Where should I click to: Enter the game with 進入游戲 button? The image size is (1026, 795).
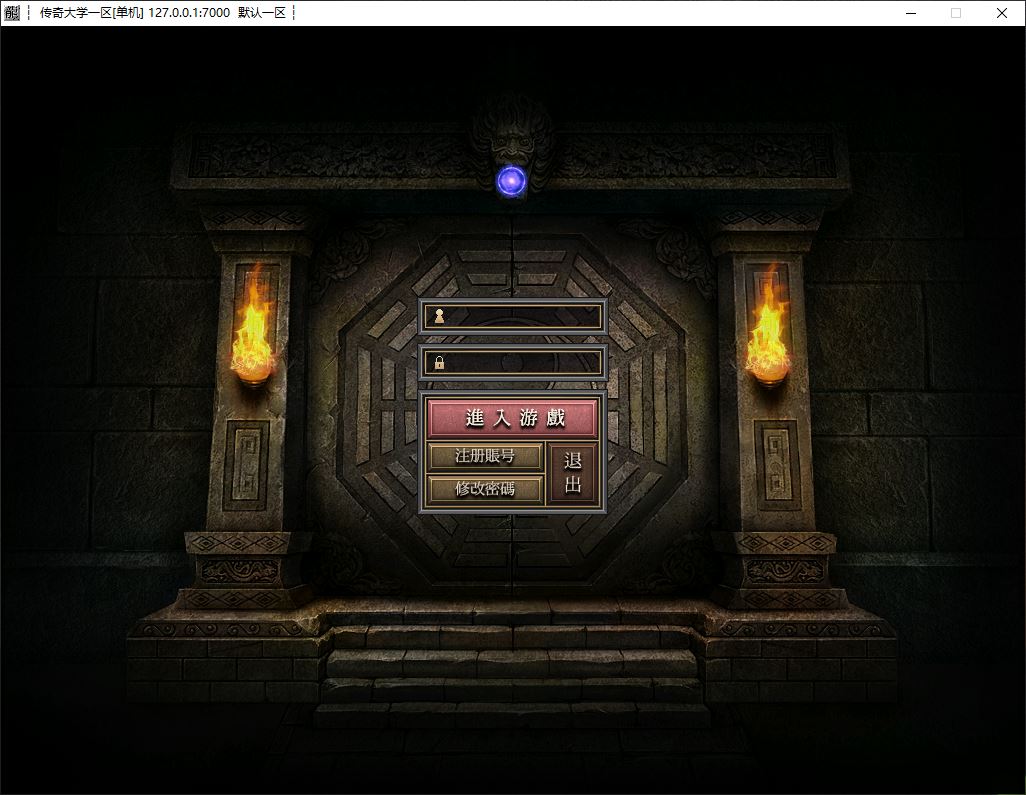click(x=513, y=418)
